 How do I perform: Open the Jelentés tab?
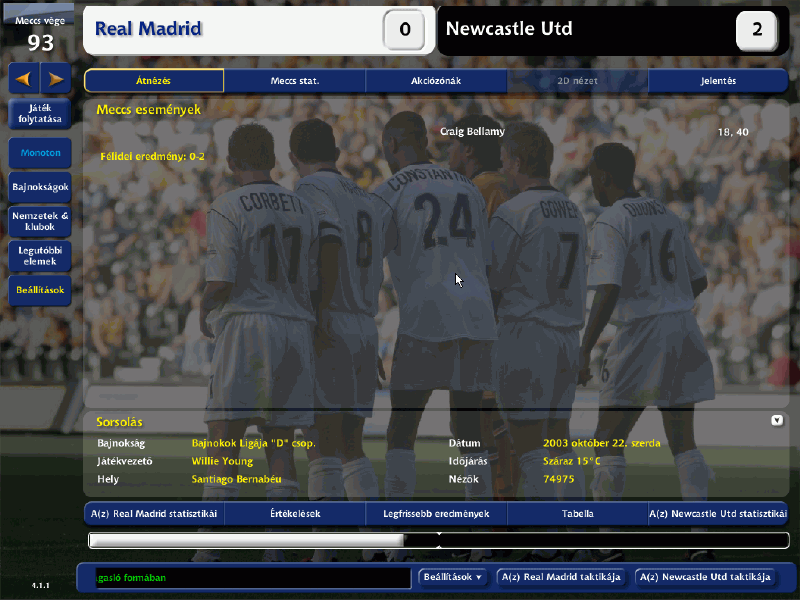(718, 81)
